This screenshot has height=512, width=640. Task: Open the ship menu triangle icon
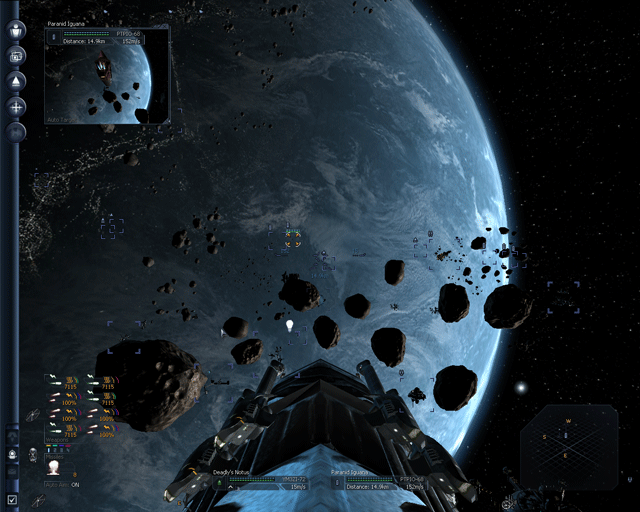point(17,81)
